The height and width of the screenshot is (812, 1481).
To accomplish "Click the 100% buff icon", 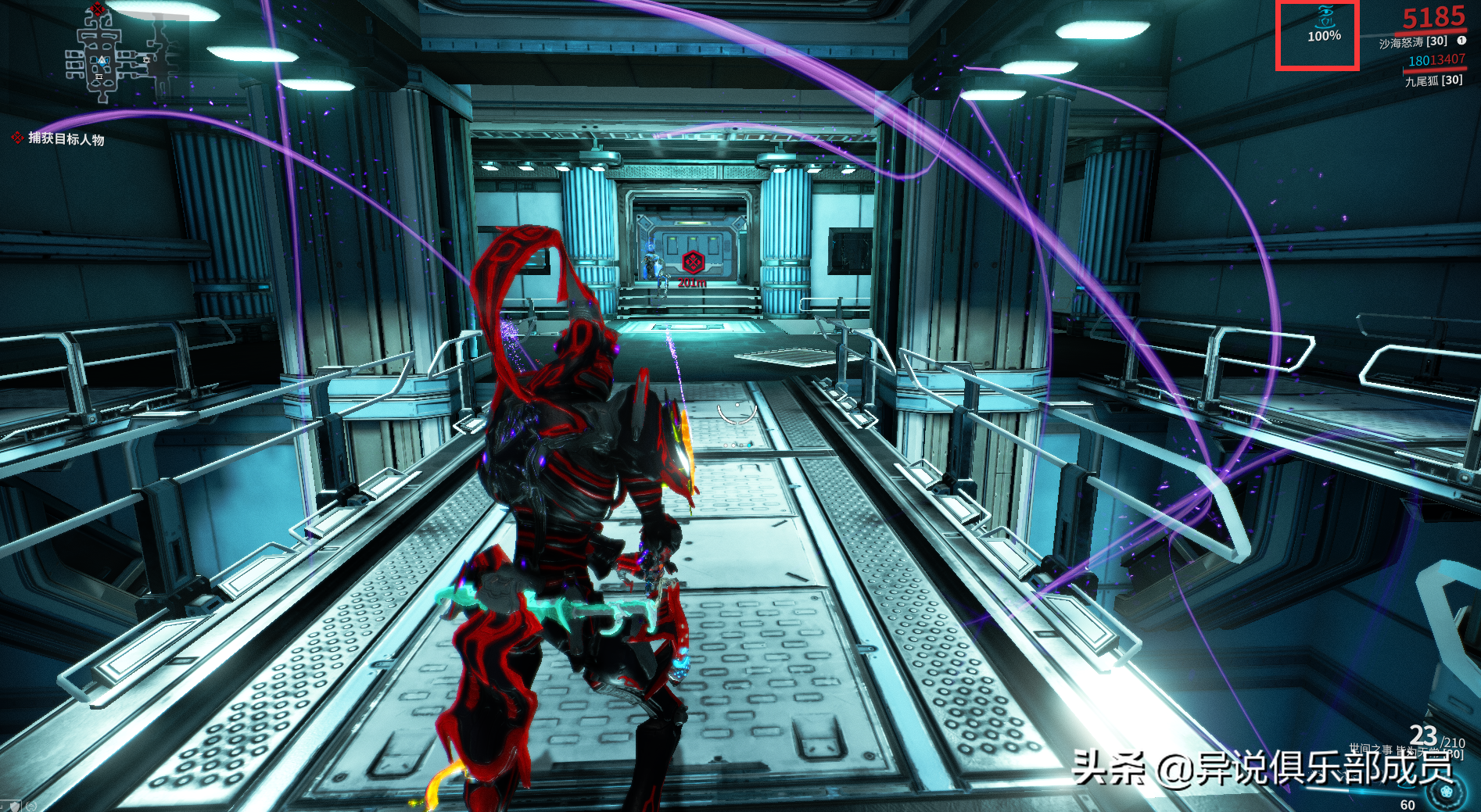I will (1323, 23).
